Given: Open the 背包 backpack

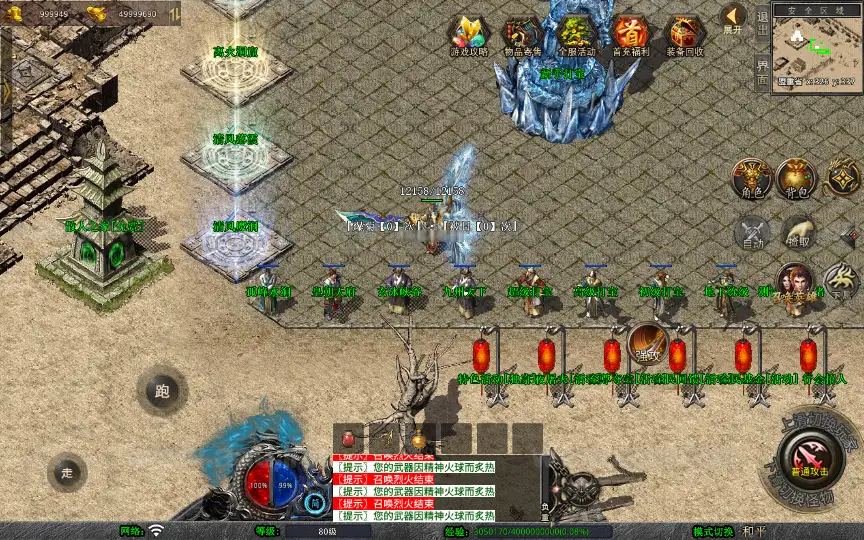Looking at the screenshot, I should pyautogui.click(x=797, y=177).
